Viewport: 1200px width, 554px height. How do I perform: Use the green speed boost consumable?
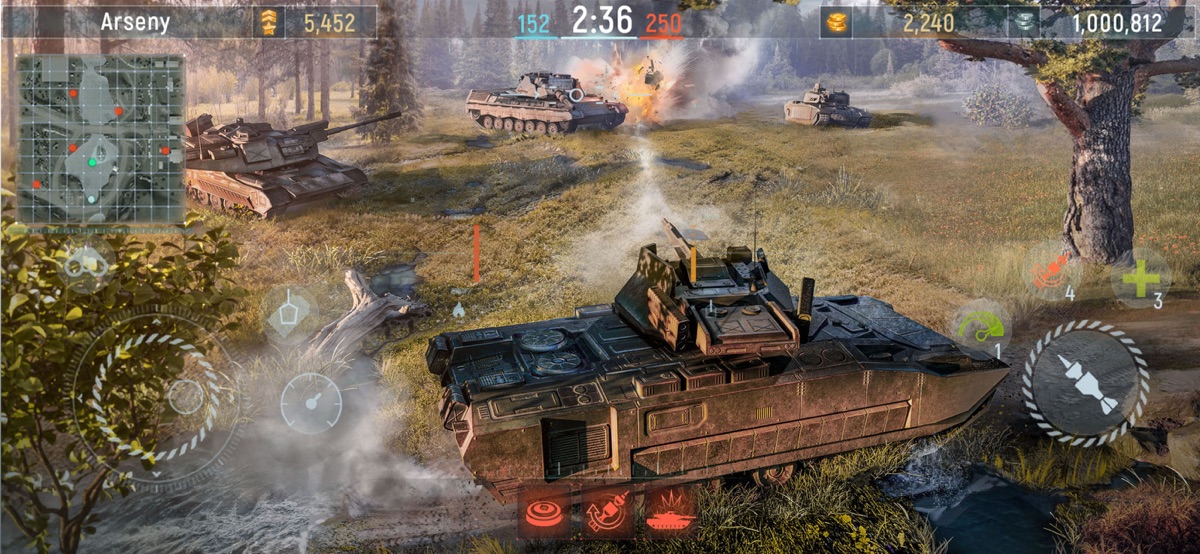[x=981, y=328]
